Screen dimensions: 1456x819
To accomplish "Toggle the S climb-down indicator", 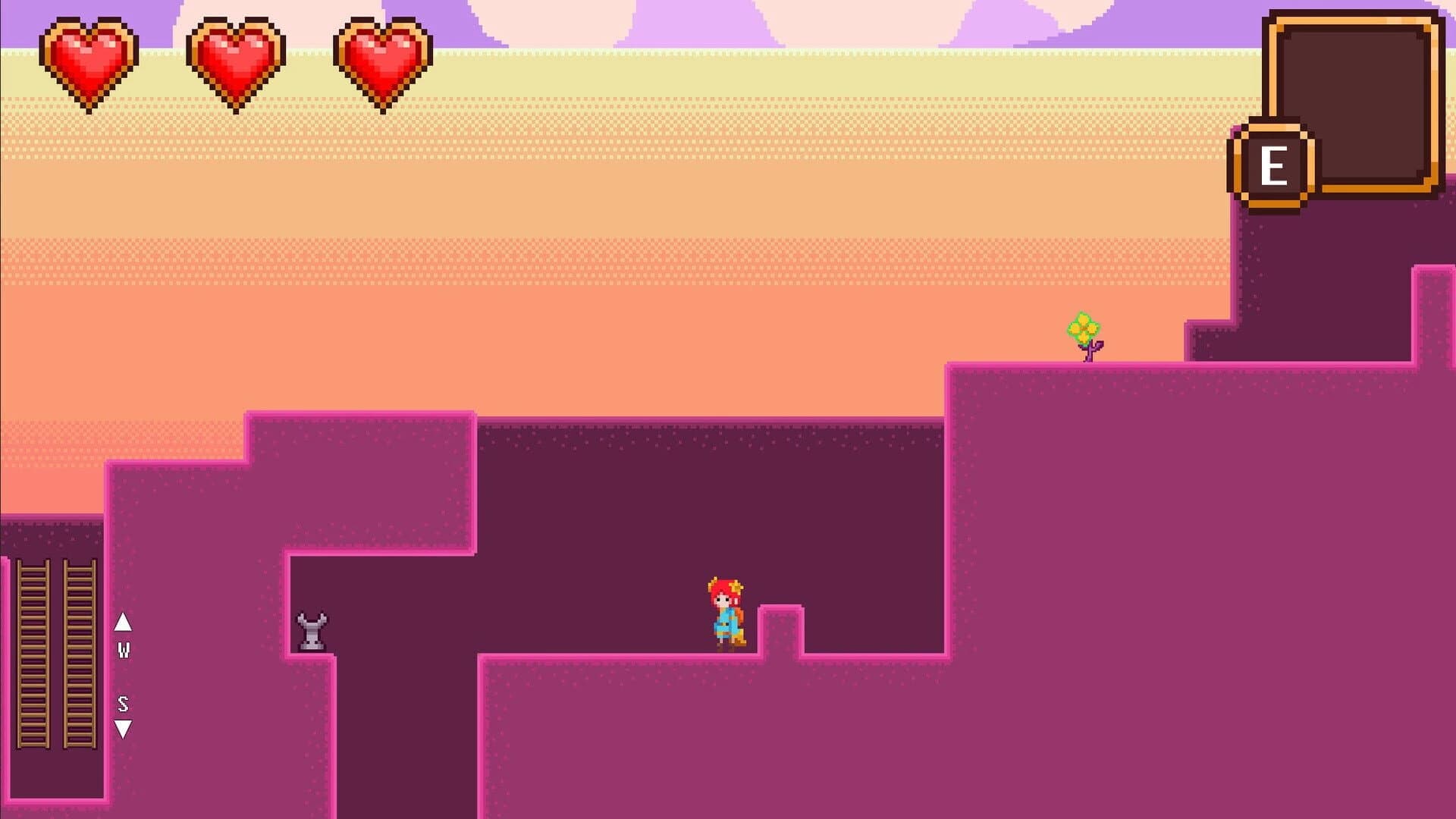I will click(123, 704).
